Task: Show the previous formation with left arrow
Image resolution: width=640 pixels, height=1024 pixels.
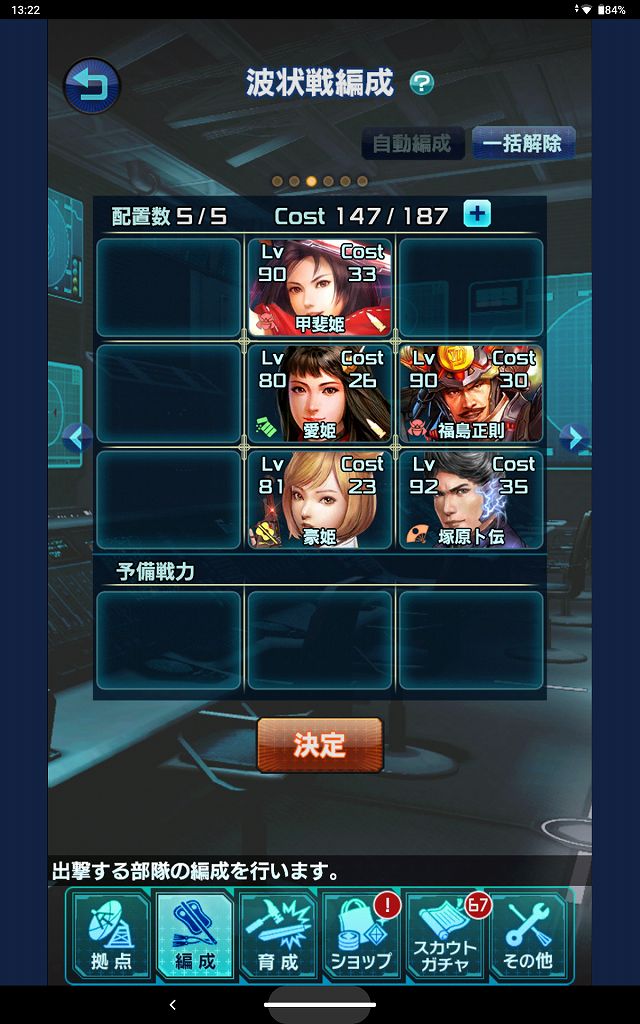Action: (x=77, y=437)
